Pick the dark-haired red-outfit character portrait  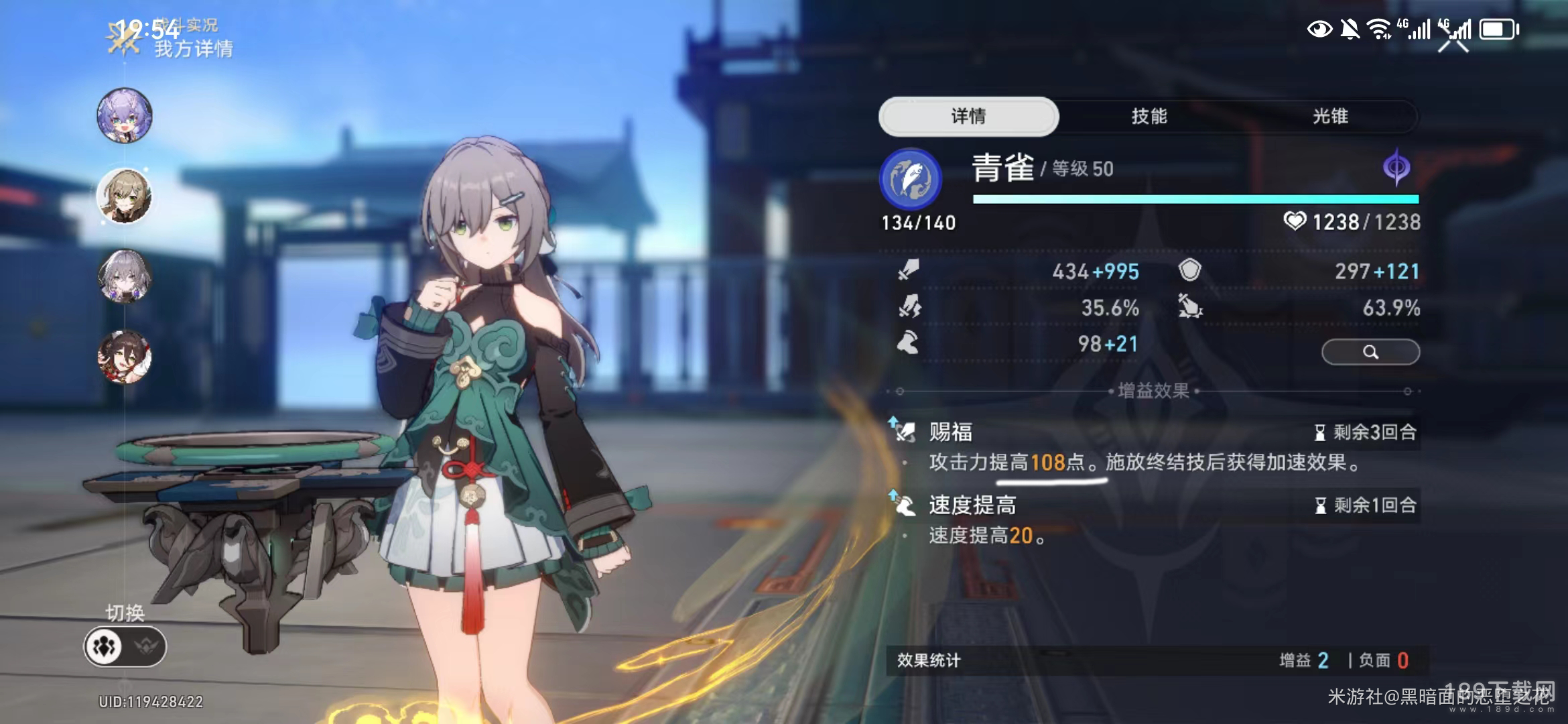[125, 357]
